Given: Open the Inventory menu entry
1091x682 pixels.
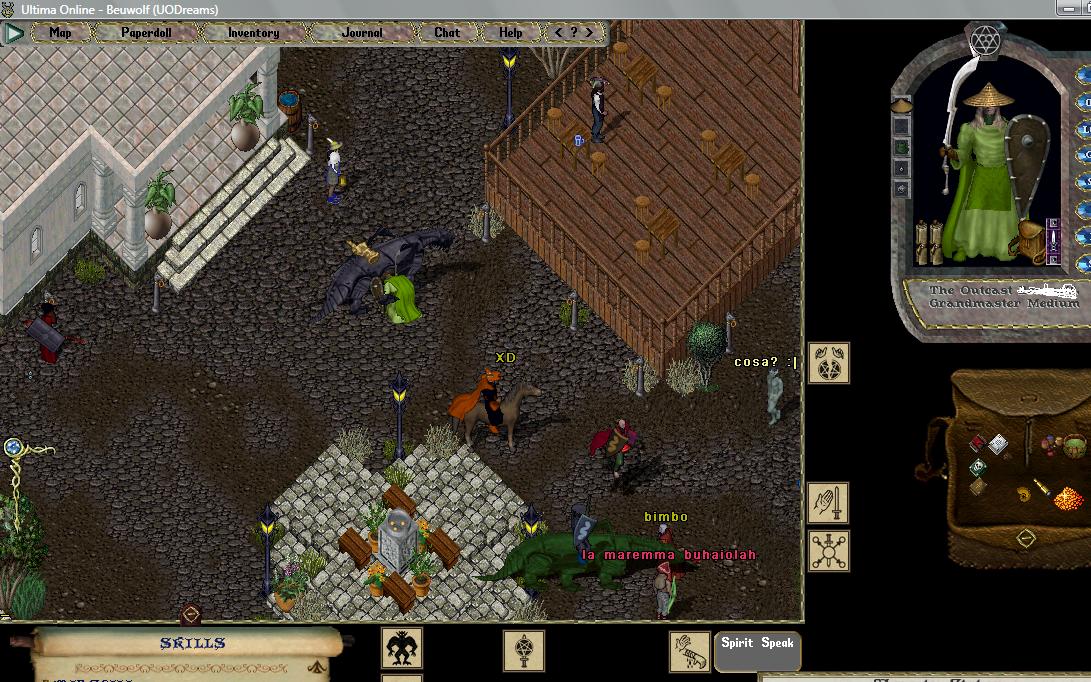Looking at the screenshot, I should click(253, 33).
